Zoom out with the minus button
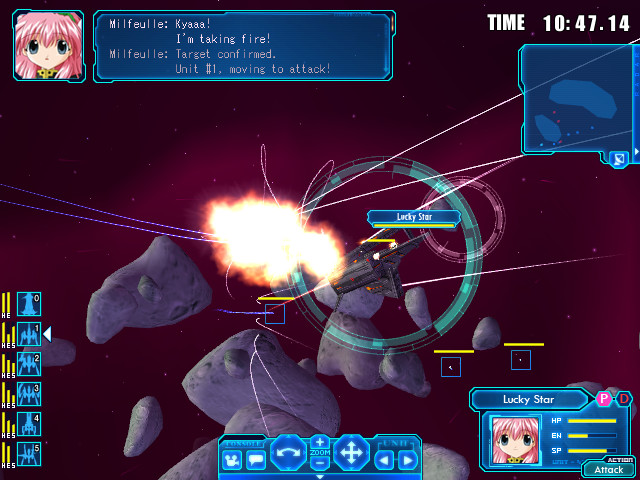640x480 pixels. point(320,463)
